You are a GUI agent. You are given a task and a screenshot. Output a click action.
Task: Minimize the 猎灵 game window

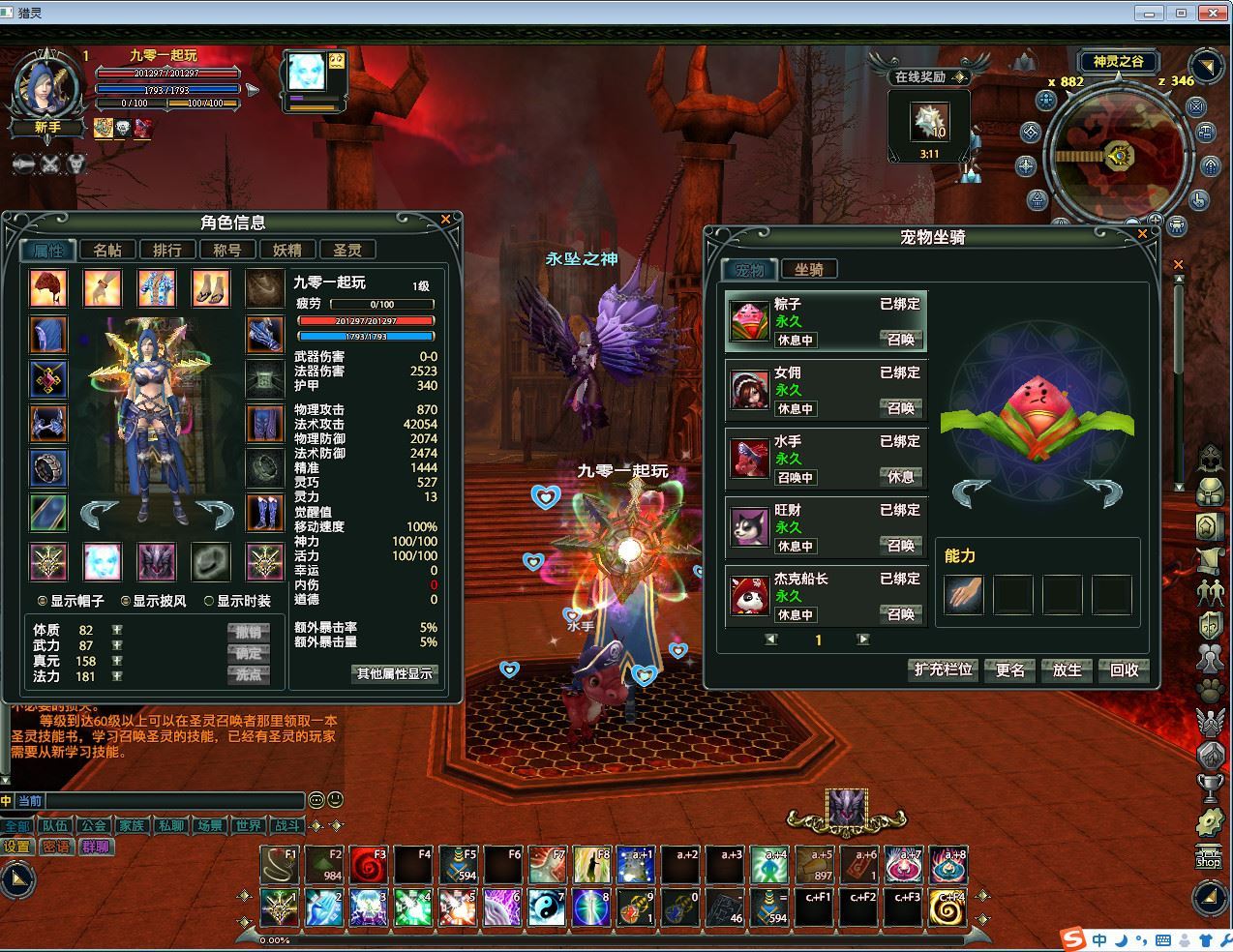click(1150, 13)
